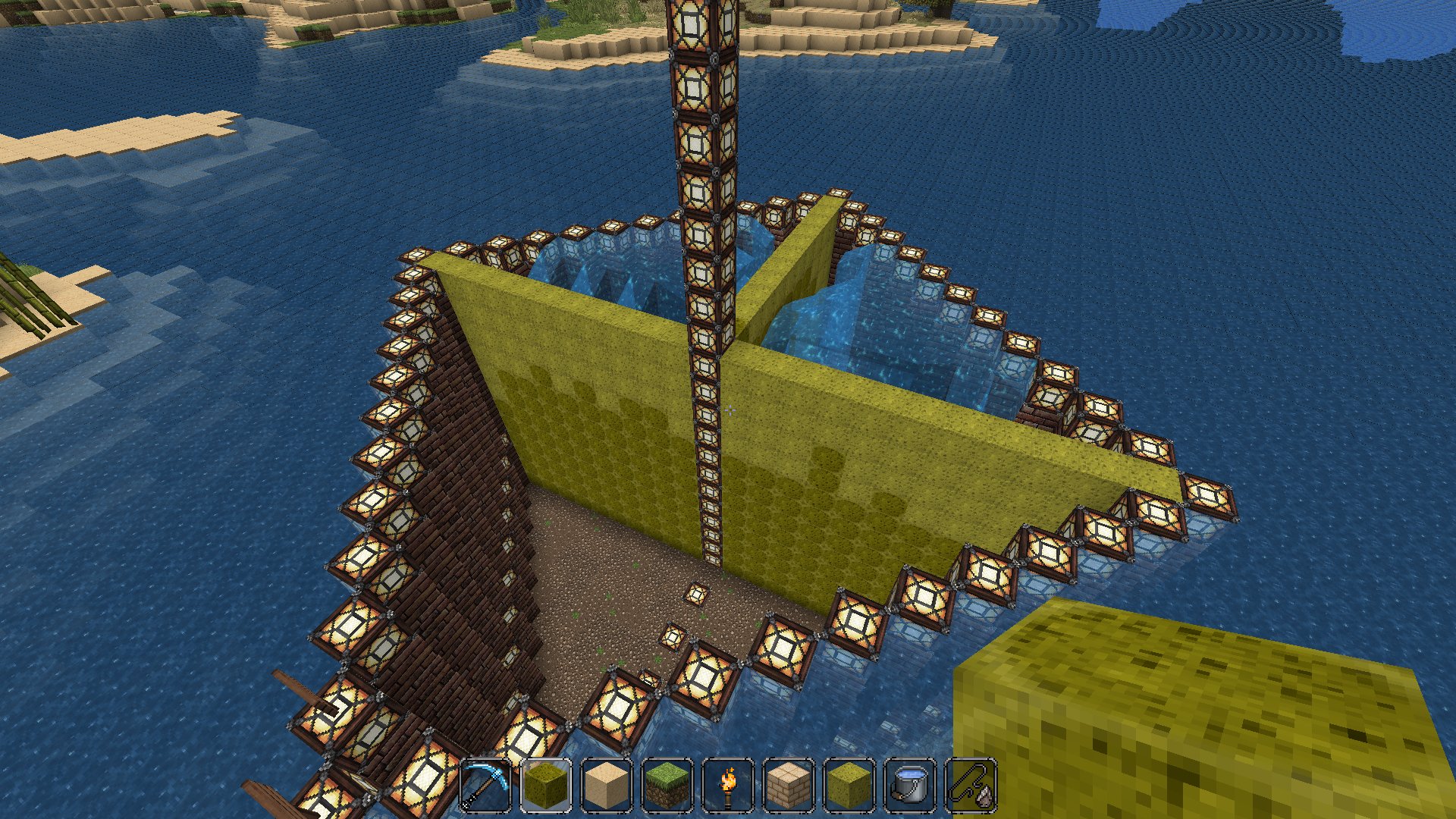
Task: Equip the water bucket
Action: click(x=910, y=786)
